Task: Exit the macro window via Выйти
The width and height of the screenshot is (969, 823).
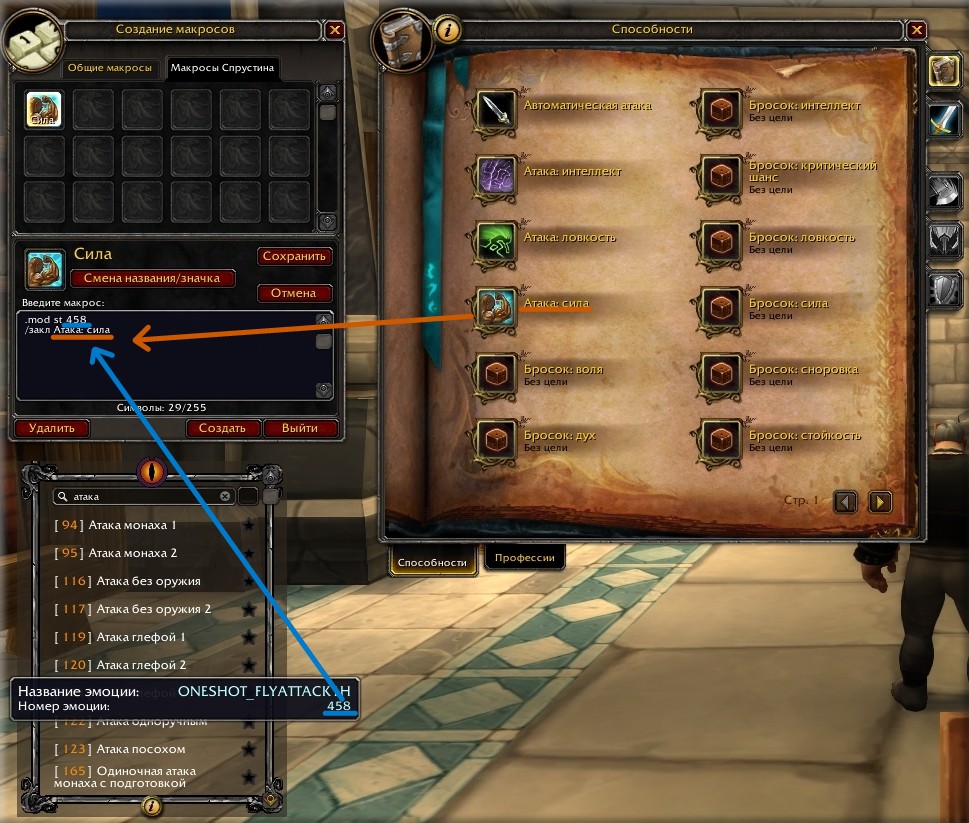Action: [300, 428]
